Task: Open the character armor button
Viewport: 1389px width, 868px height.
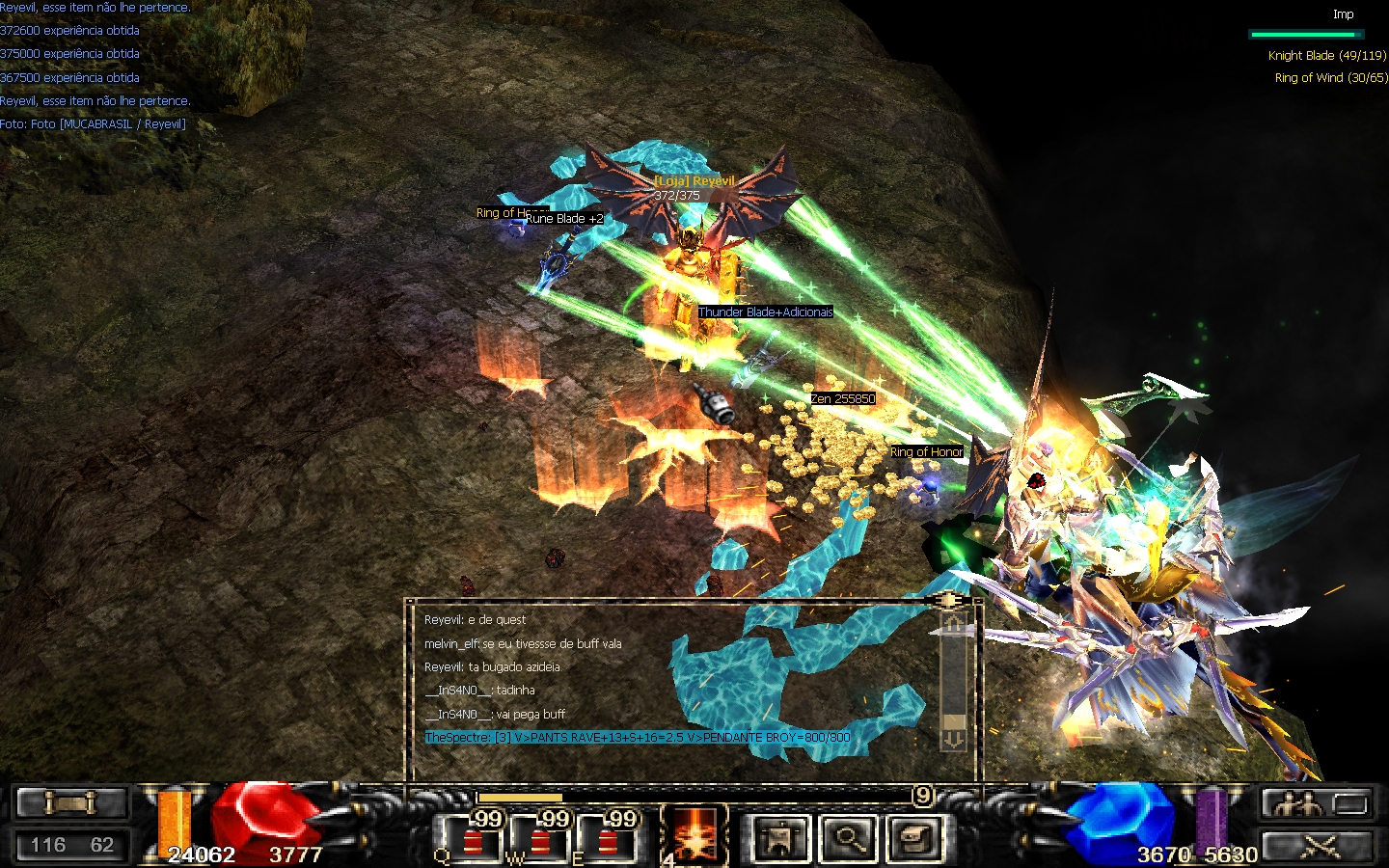Action: tap(778, 838)
